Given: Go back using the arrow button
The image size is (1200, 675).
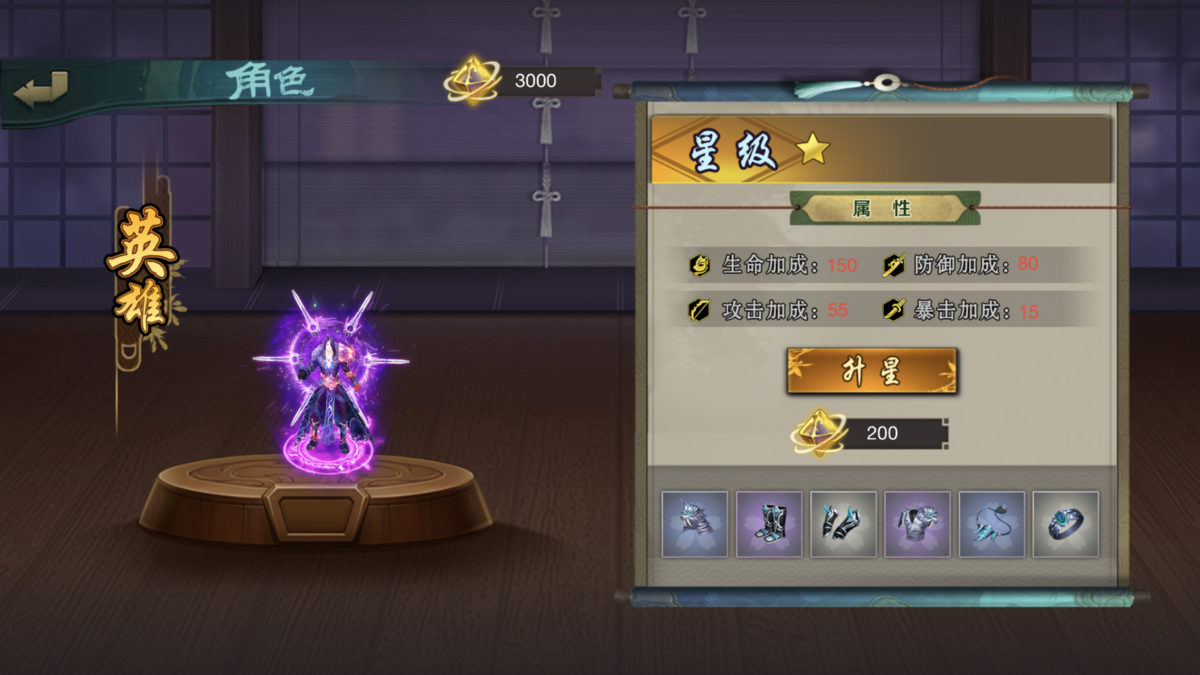Looking at the screenshot, I should click(x=41, y=89).
